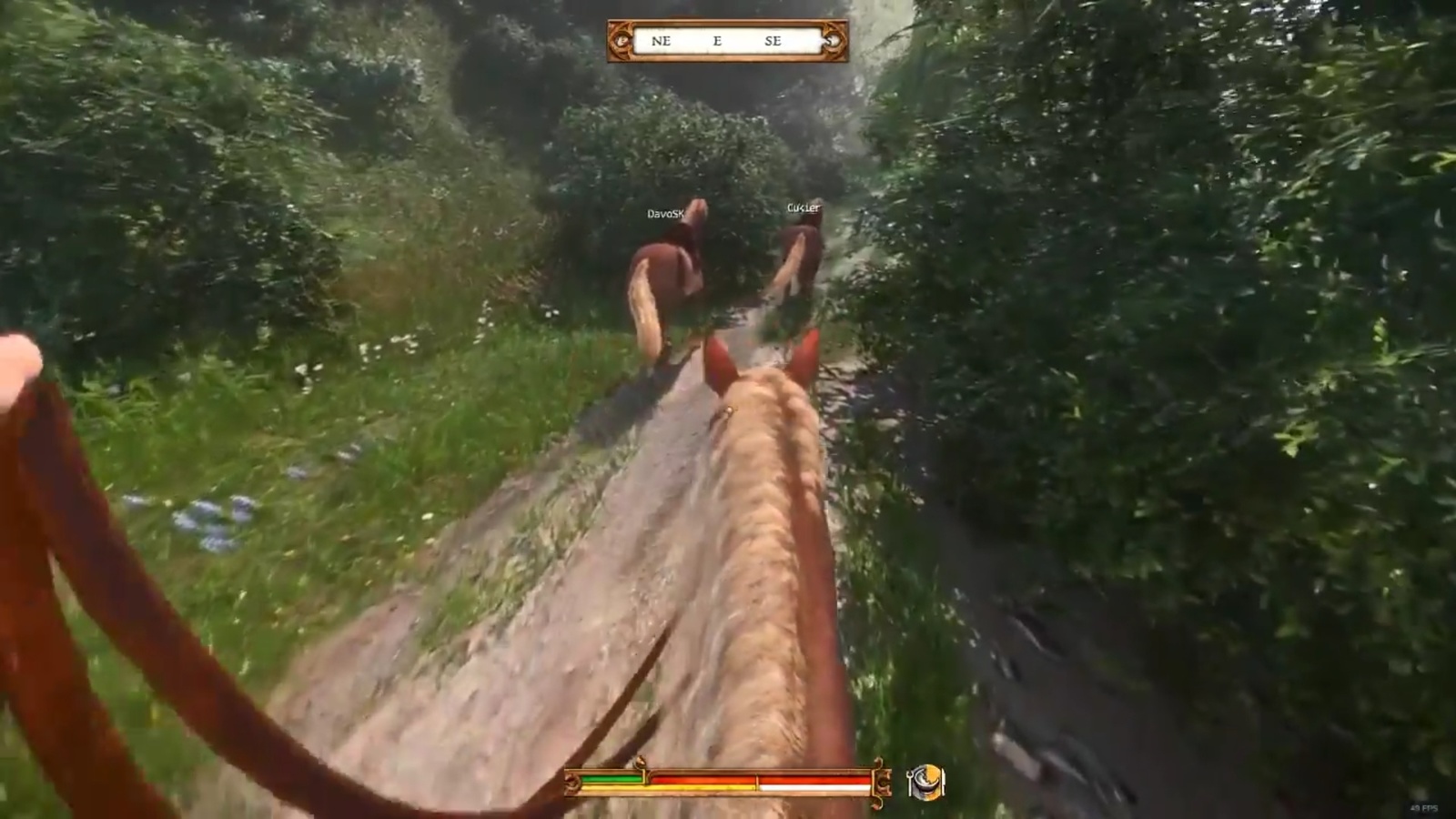1456x819 pixels.
Task: Click the ornate right end cap of the stamina bar
Action: (x=883, y=781)
